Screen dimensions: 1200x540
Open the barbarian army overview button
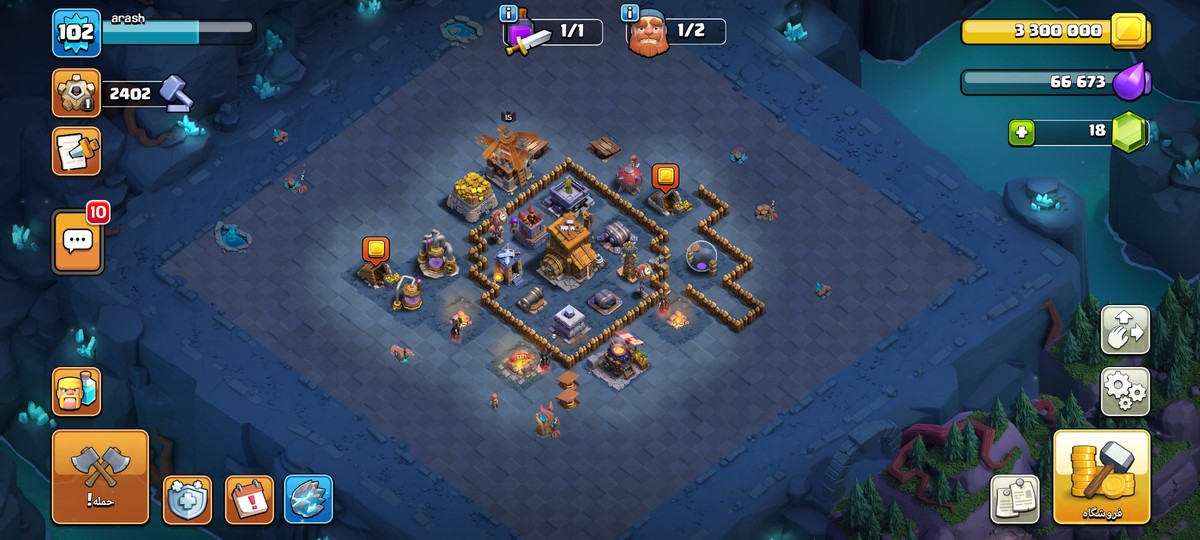tap(77, 391)
